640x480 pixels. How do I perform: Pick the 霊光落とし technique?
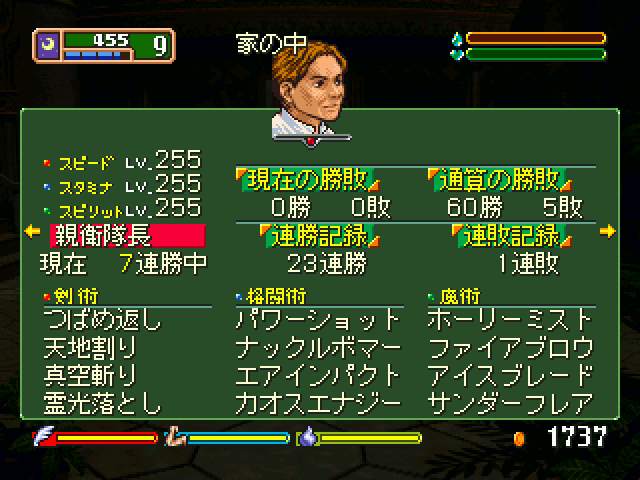pos(102,403)
